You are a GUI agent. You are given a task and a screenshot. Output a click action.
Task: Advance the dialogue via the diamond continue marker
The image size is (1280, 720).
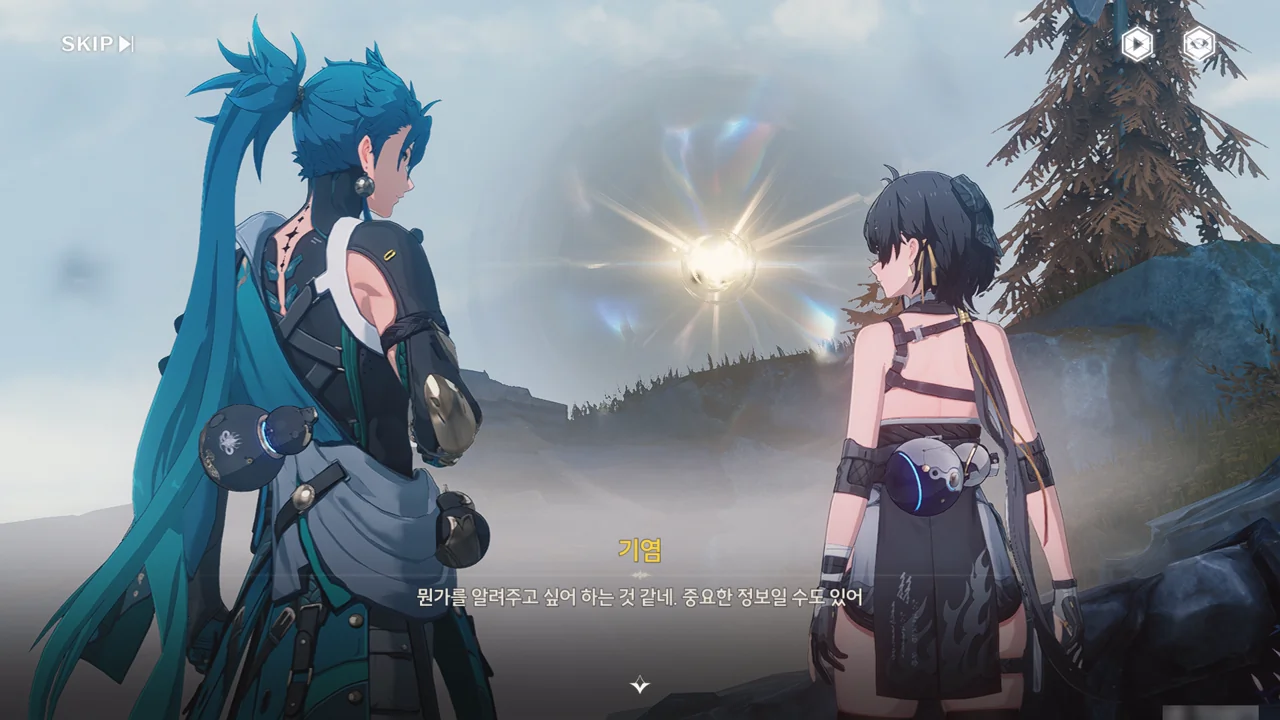click(x=640, y=685)
